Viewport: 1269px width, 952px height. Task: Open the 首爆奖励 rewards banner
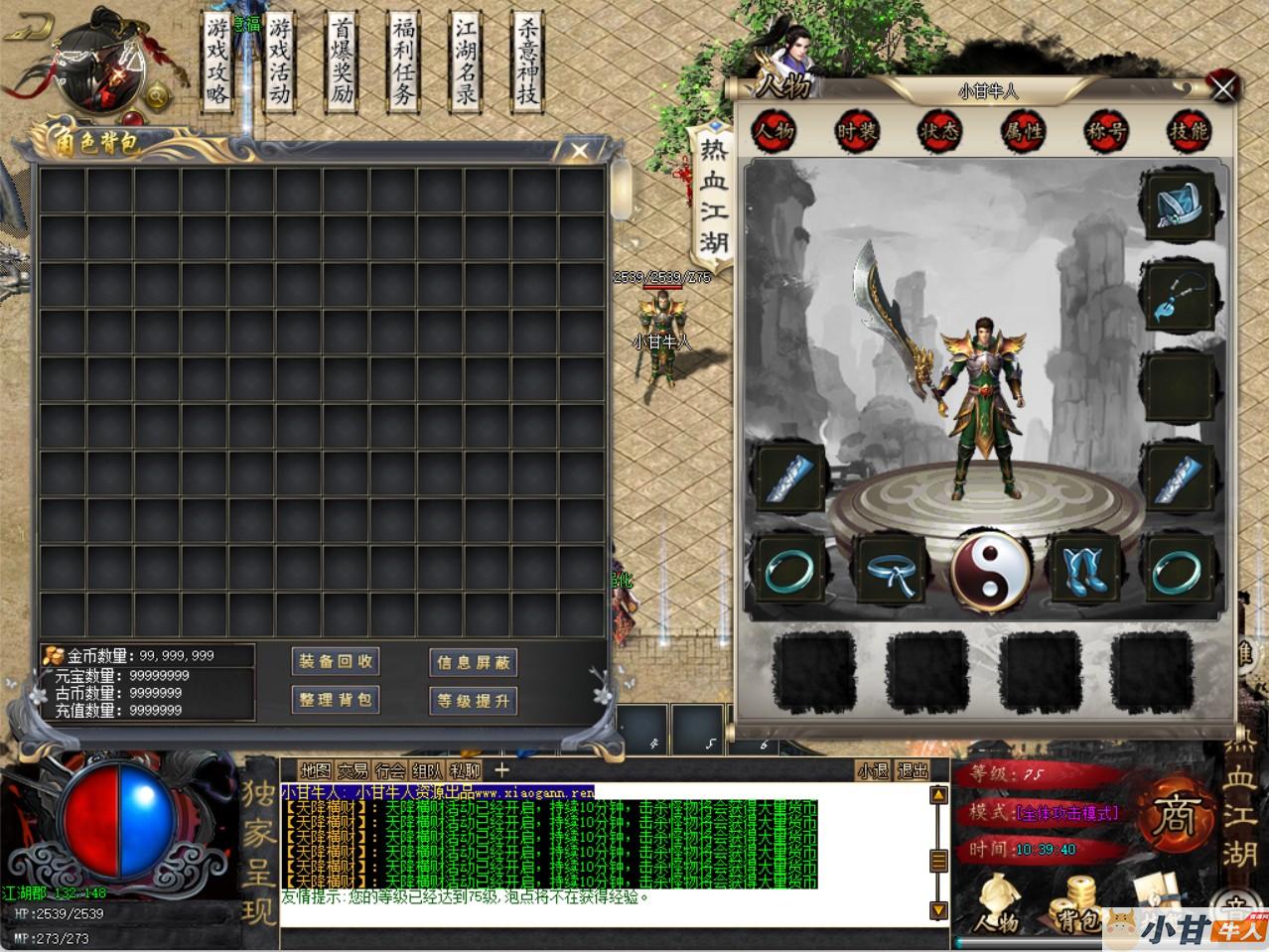(342, 62)
